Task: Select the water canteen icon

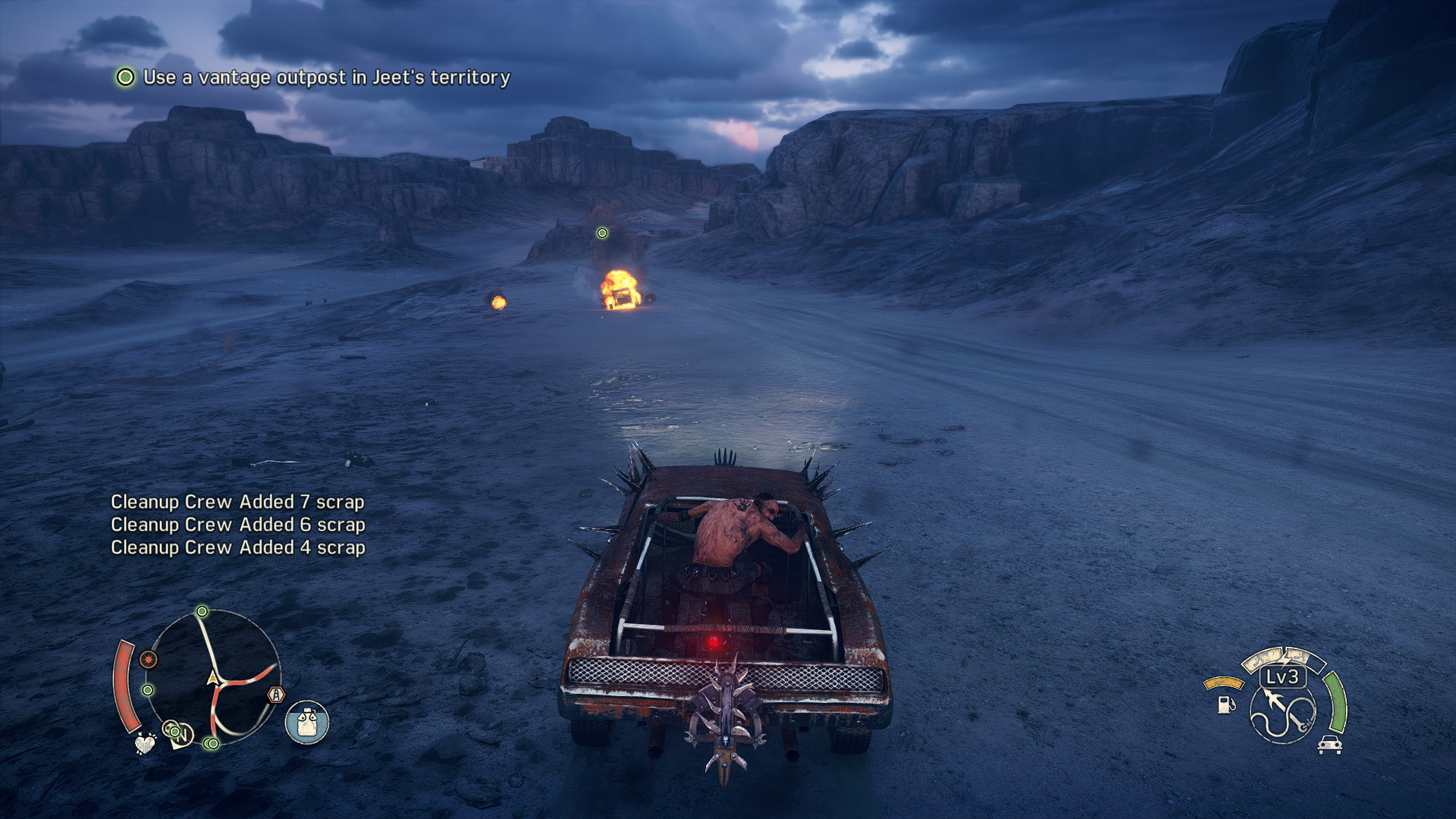Action: [x=307, y=722]
